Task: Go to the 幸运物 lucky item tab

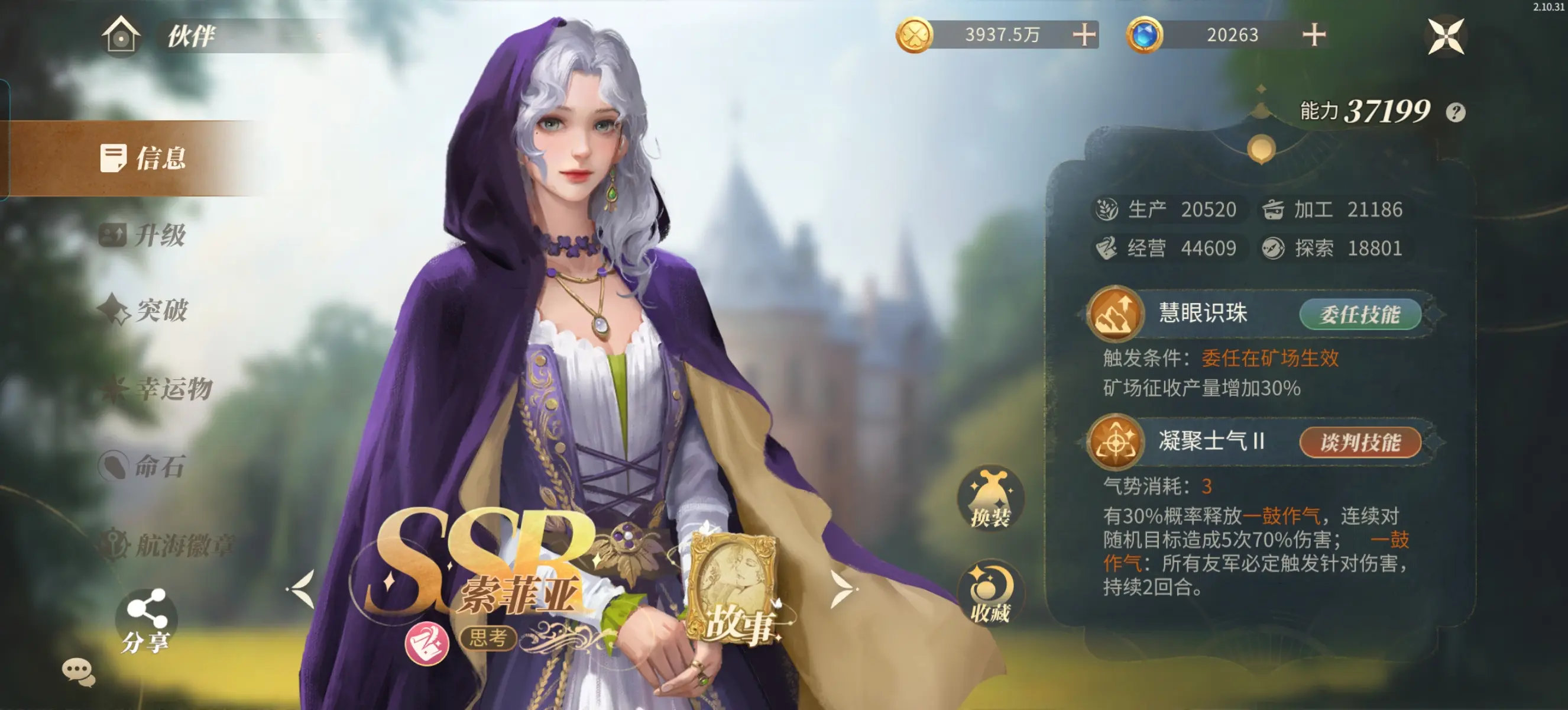Action: pyautogui.click(x=157, y=389)
